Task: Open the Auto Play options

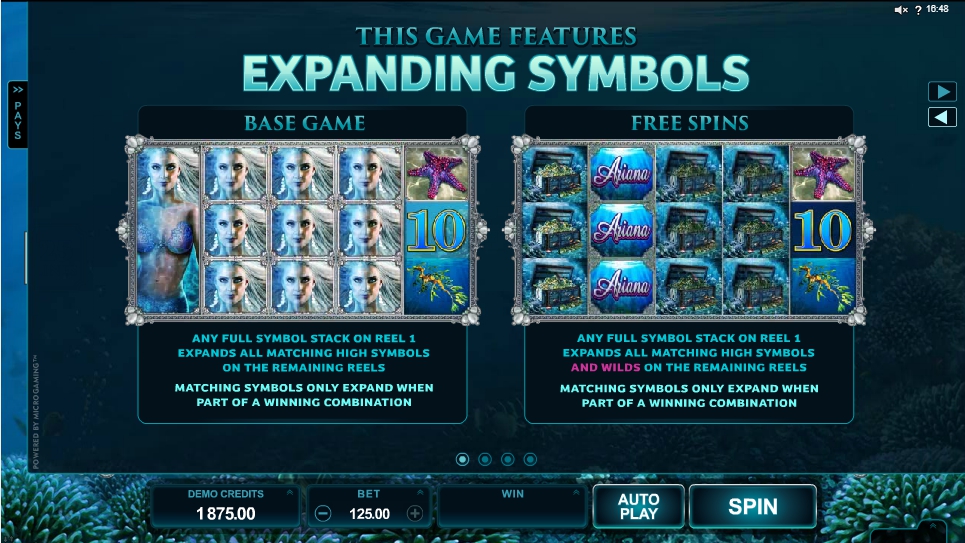Action: [x=638, y=506]
